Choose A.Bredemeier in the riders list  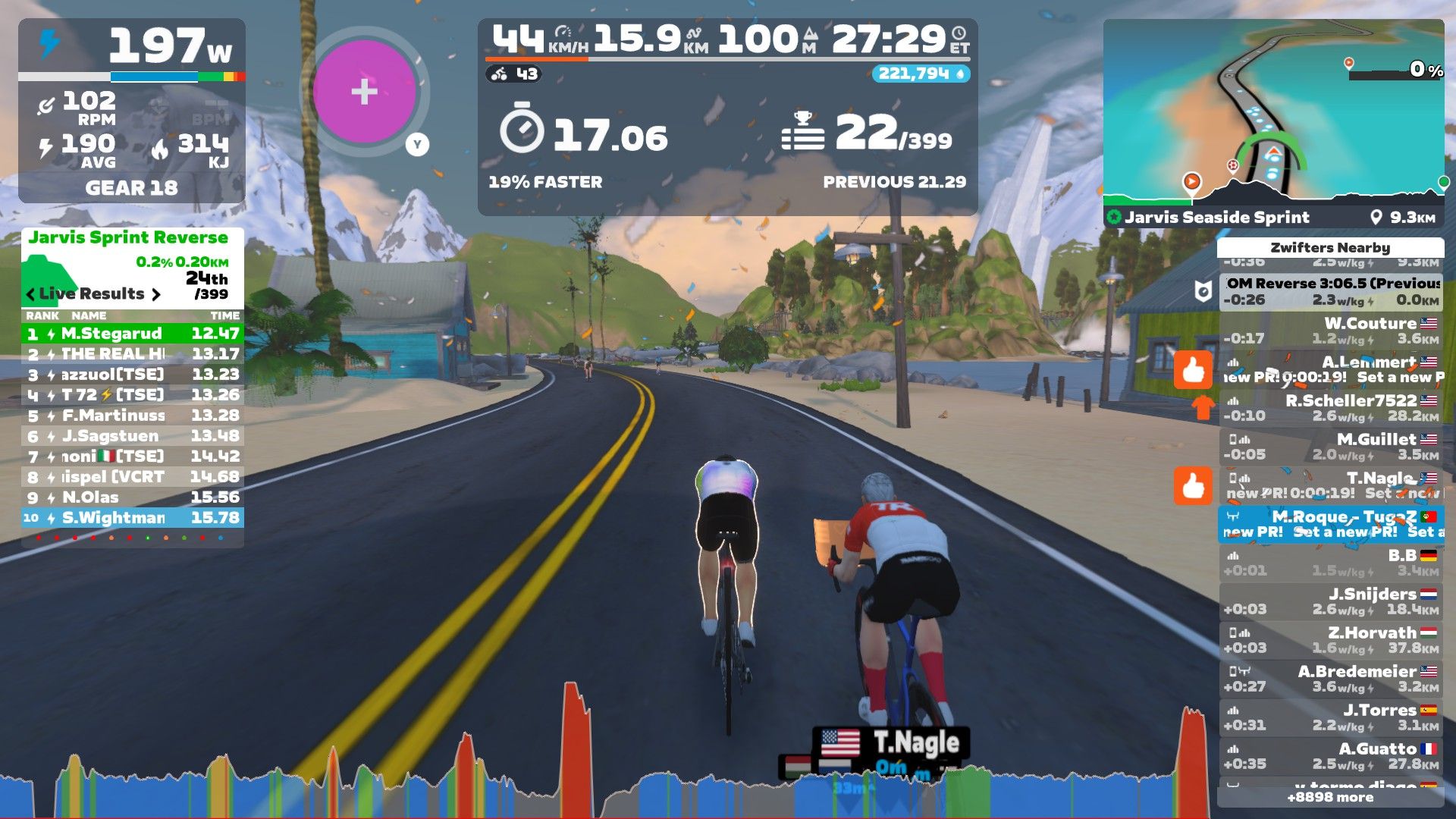click(1330, 679)
